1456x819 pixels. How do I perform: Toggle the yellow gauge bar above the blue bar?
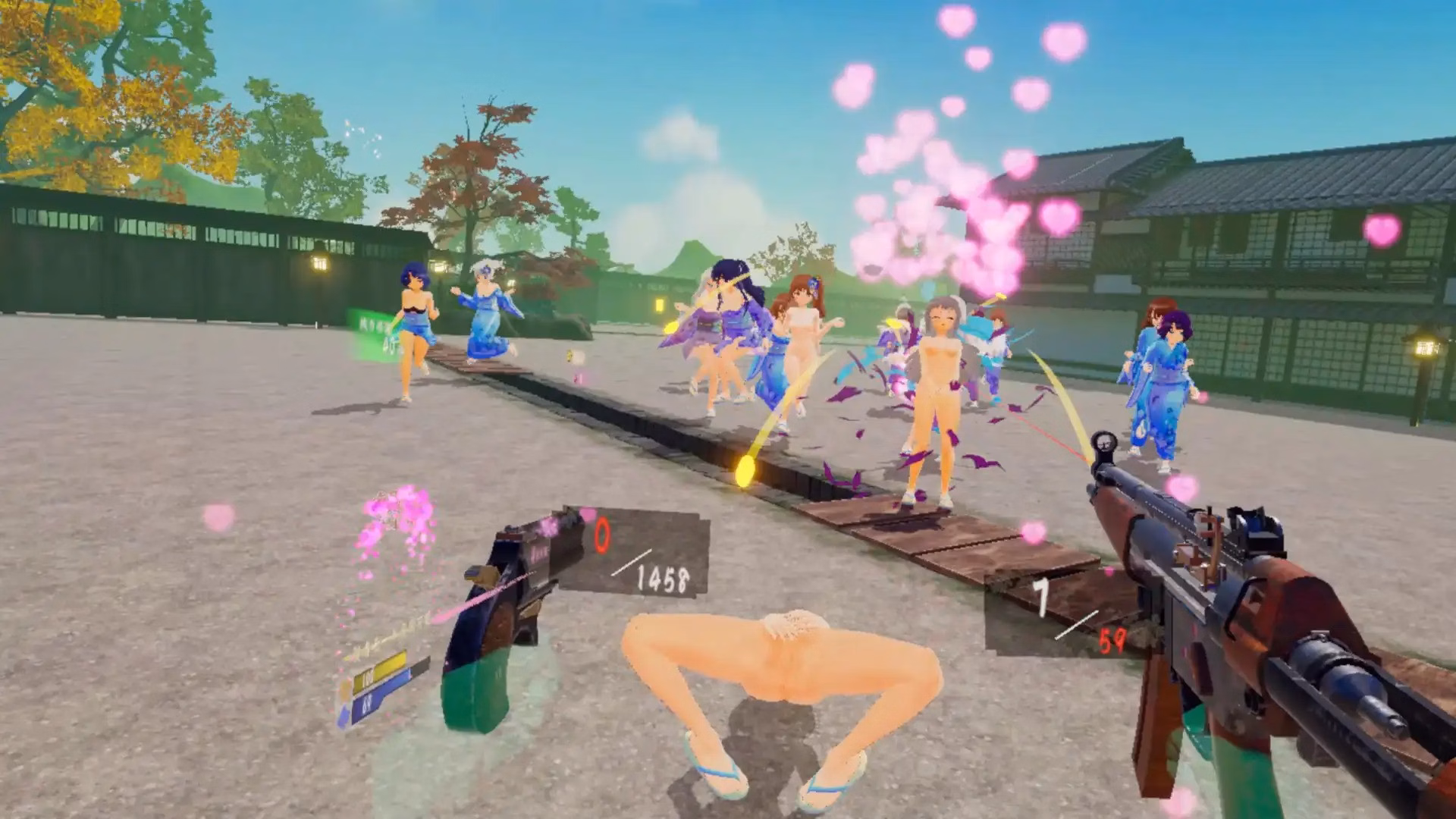379,671
